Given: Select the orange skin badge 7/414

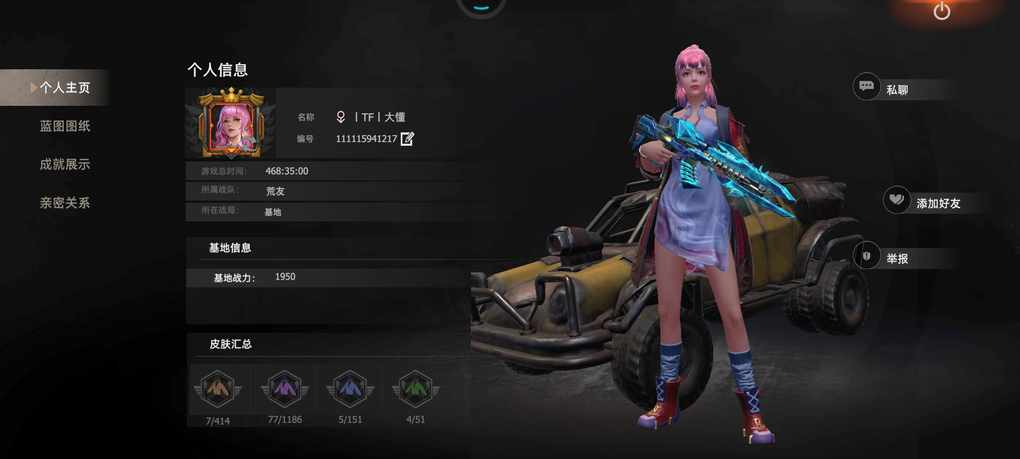Looking at the screenshot, I should tap(218, 388).
